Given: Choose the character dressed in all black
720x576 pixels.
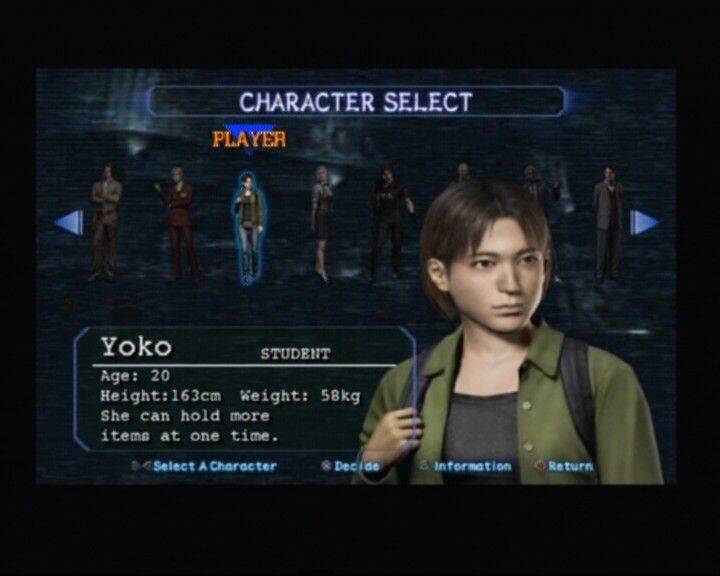Looking at the screenshot, I should click(387, 224).
